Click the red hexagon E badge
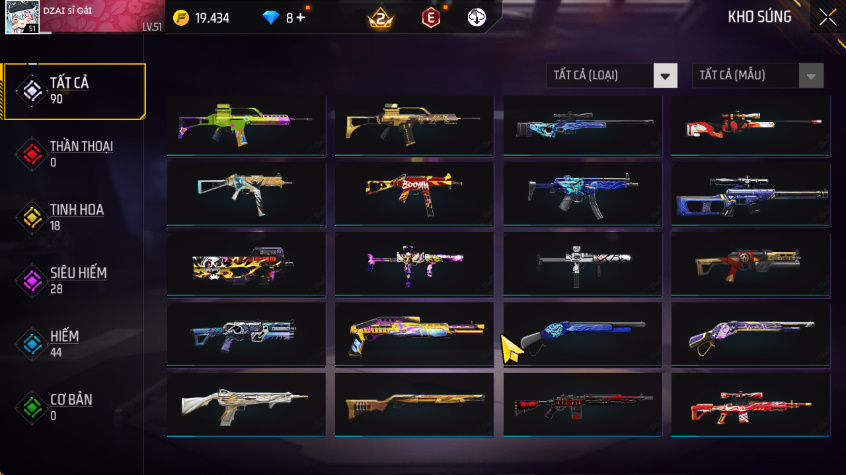Viewport: 846px width, 475px height. [430, 18]
